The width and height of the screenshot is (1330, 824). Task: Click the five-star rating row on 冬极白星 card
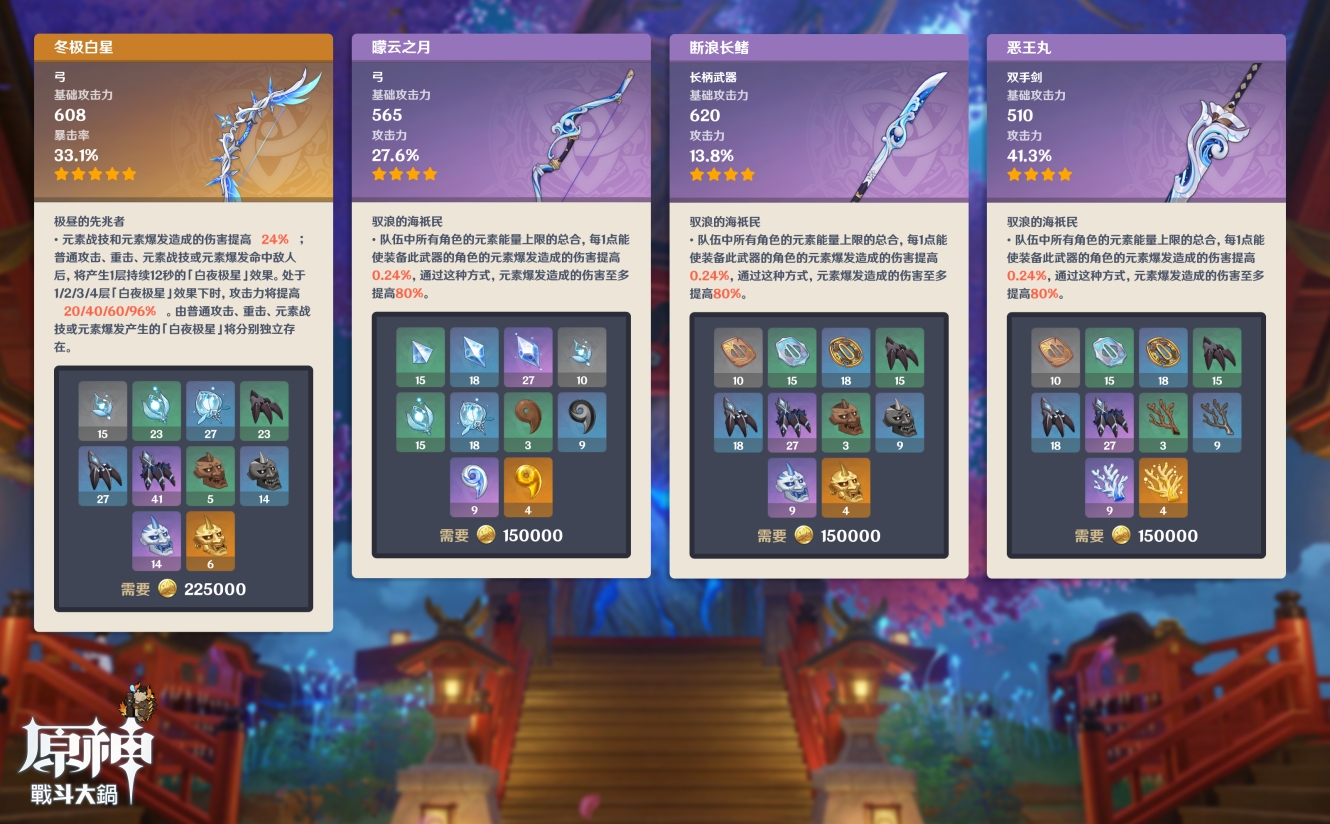[x=95, y=172]
